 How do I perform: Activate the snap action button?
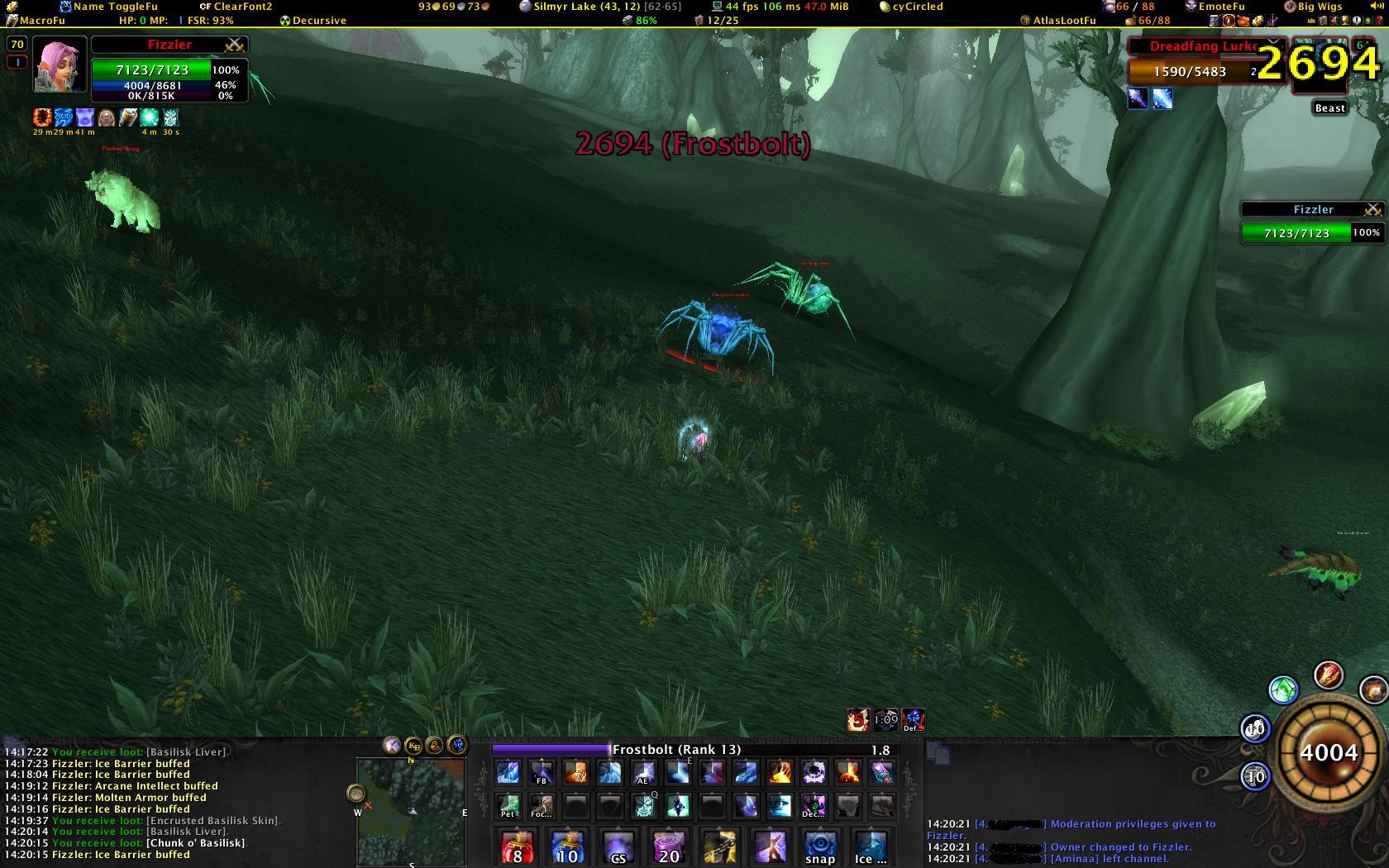point(820,847)
